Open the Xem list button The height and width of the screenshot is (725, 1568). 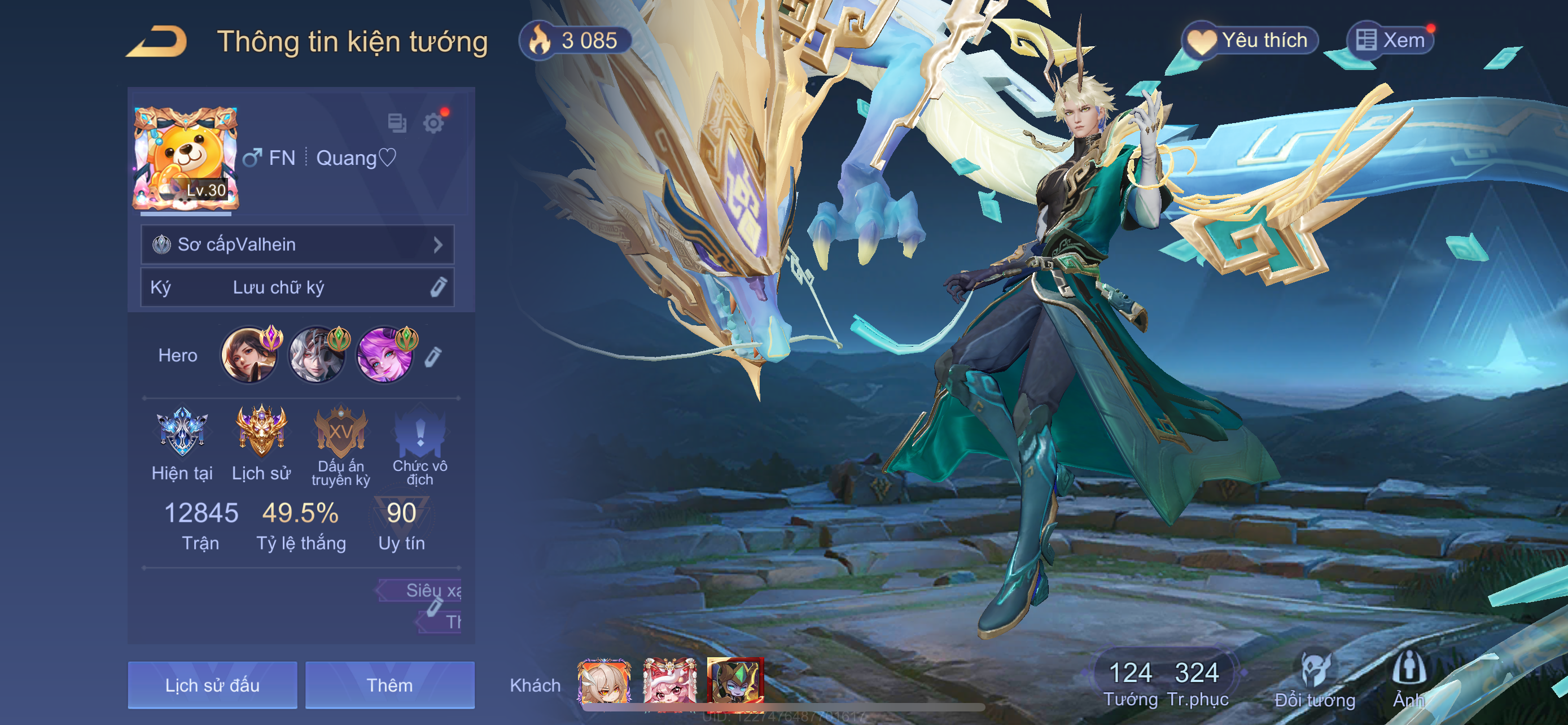[x=1390, y=41]
